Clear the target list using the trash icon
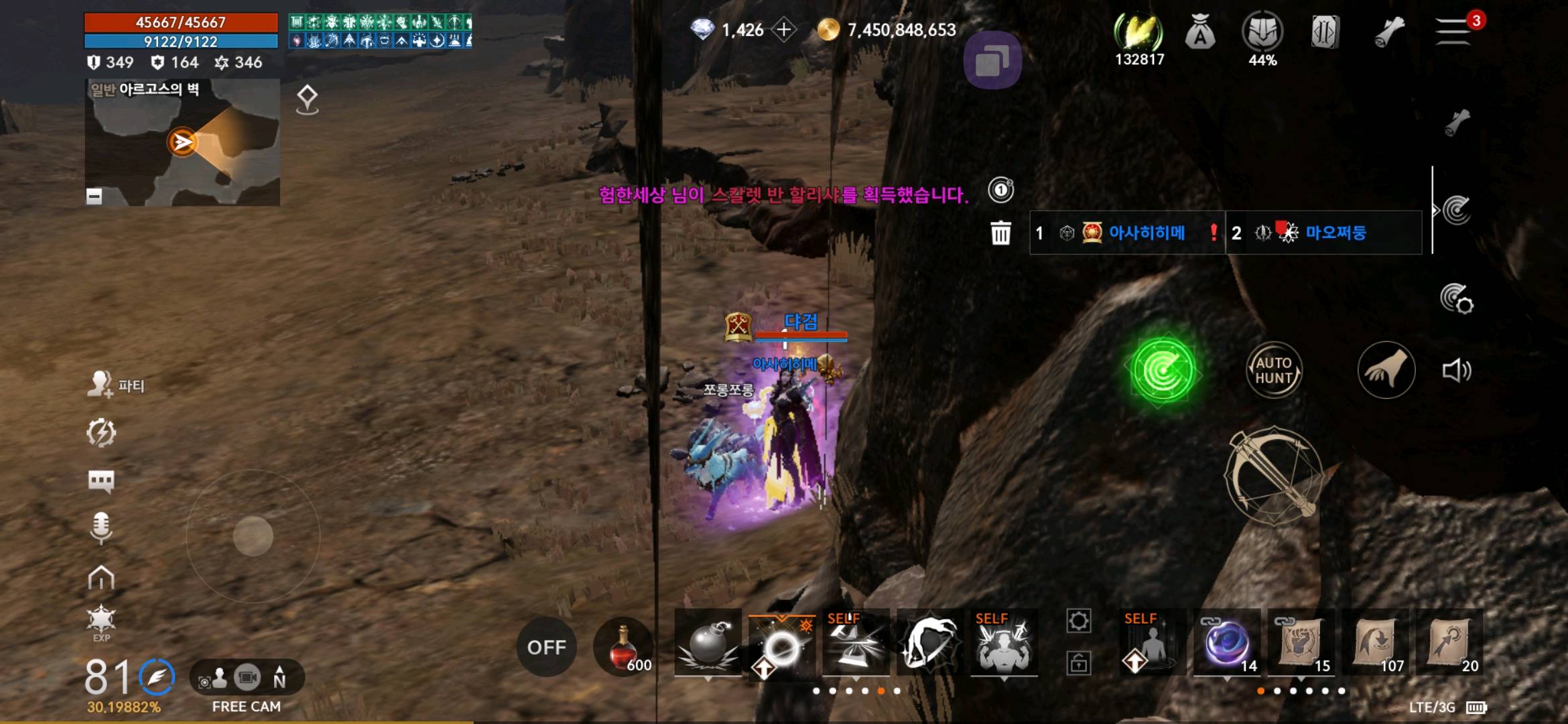This screenshot has width=1568, height=724. pyautogui.click(x=1000, y=233)
